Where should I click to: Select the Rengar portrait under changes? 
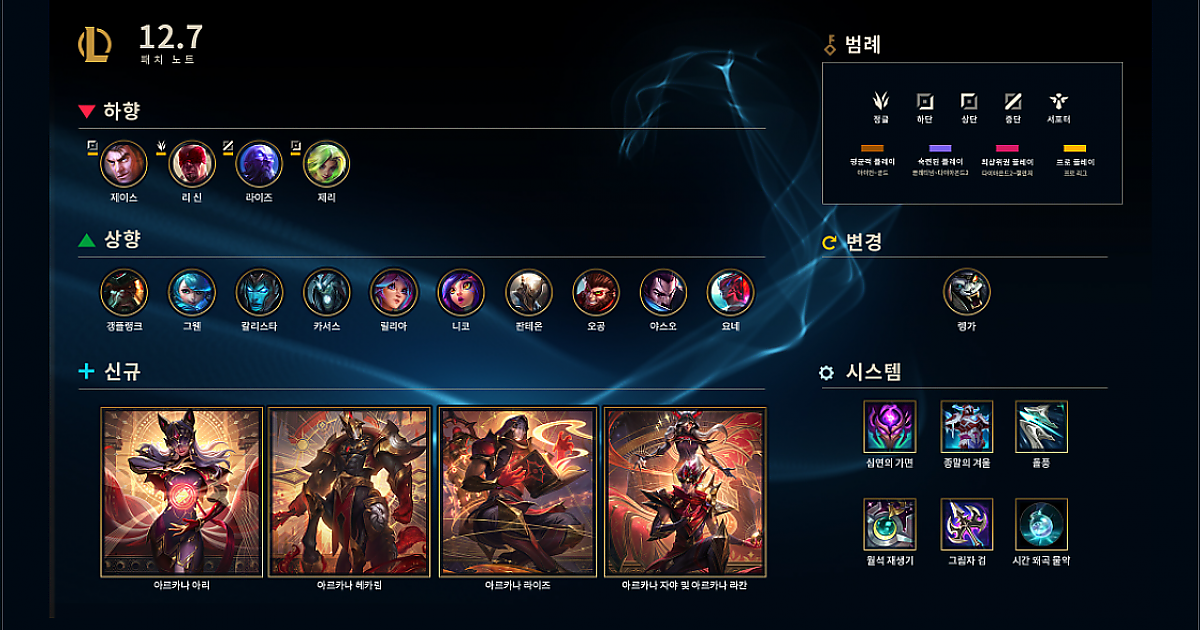tap(967, 292)
